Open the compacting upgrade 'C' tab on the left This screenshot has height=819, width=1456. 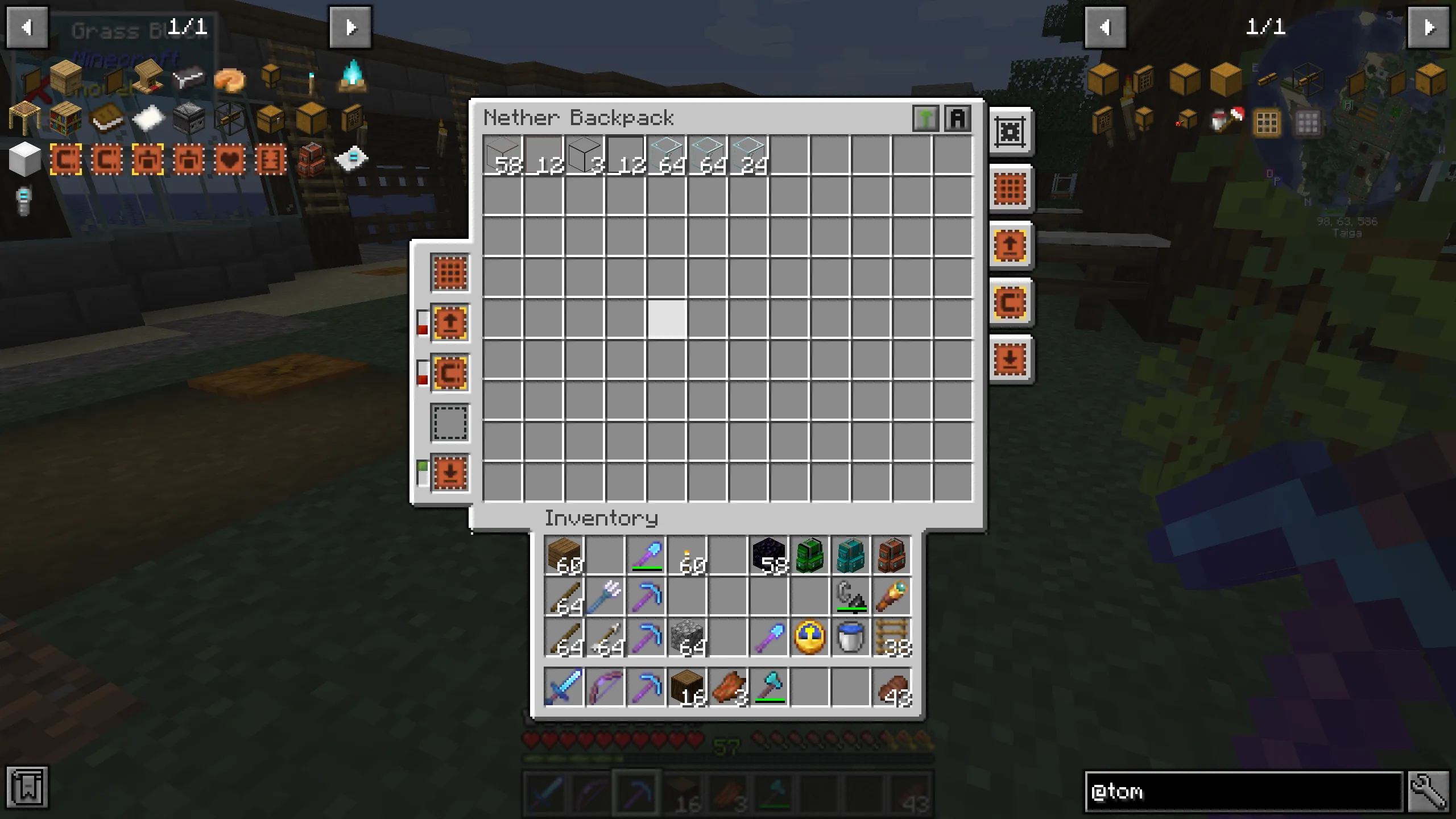450,373
